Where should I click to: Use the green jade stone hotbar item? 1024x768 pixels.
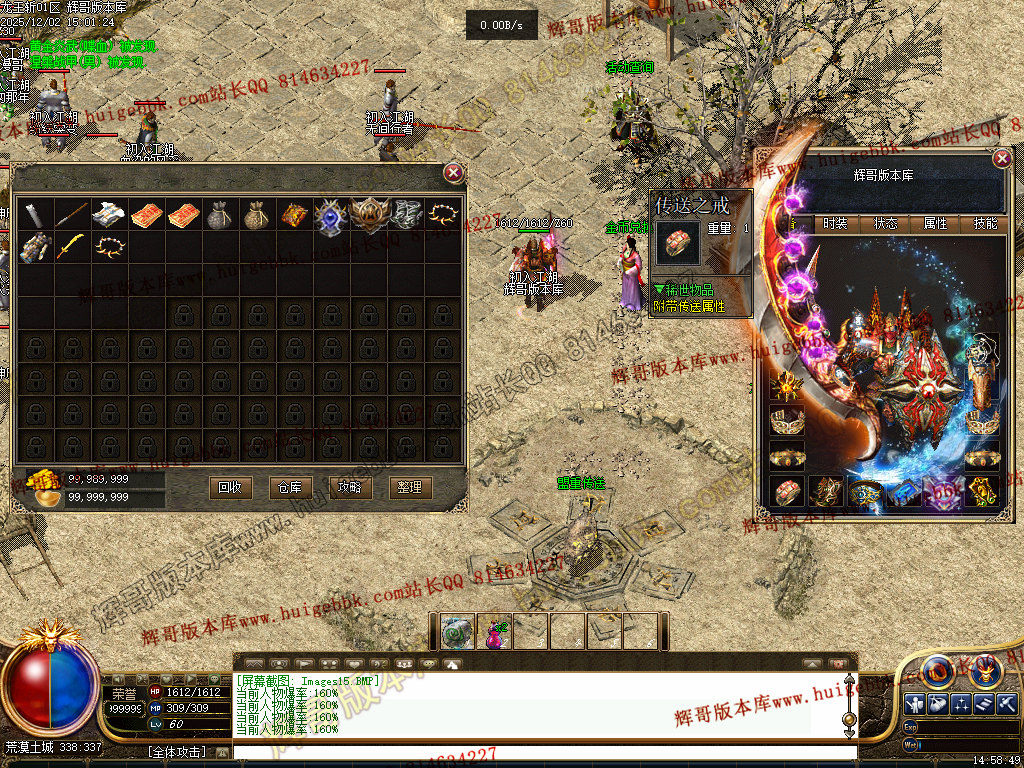tap(458, 632)
